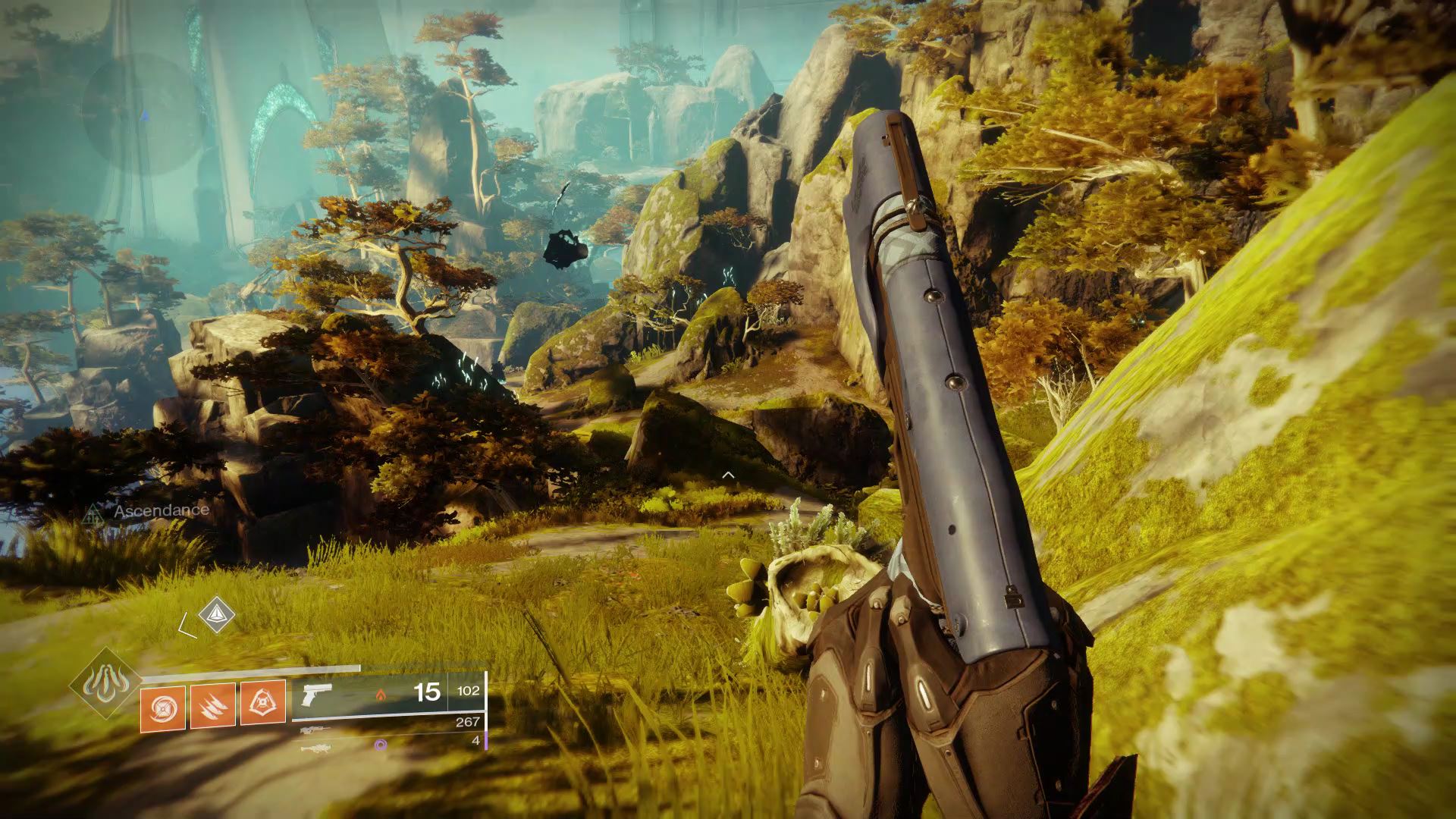Screen dimensions: 1456x819
Task: Click the circular radar display
Action: (144, 114)
